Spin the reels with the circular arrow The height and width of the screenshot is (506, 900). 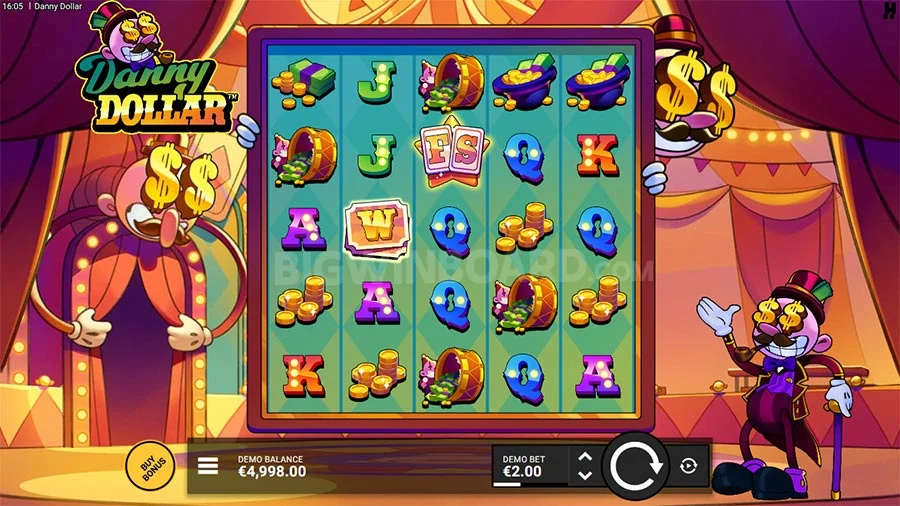634,466
